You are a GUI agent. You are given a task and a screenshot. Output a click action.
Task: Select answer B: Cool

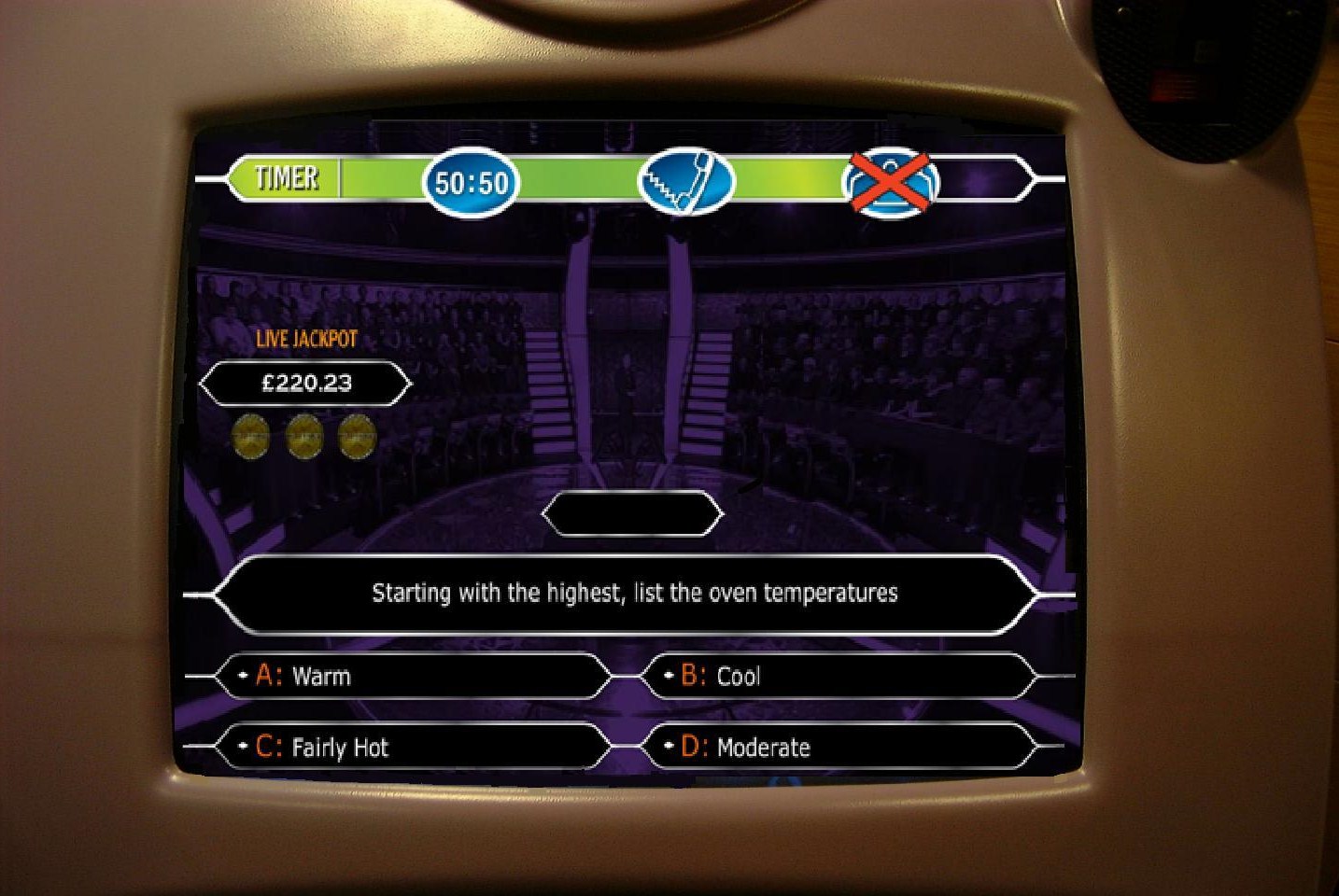[838, 676]
